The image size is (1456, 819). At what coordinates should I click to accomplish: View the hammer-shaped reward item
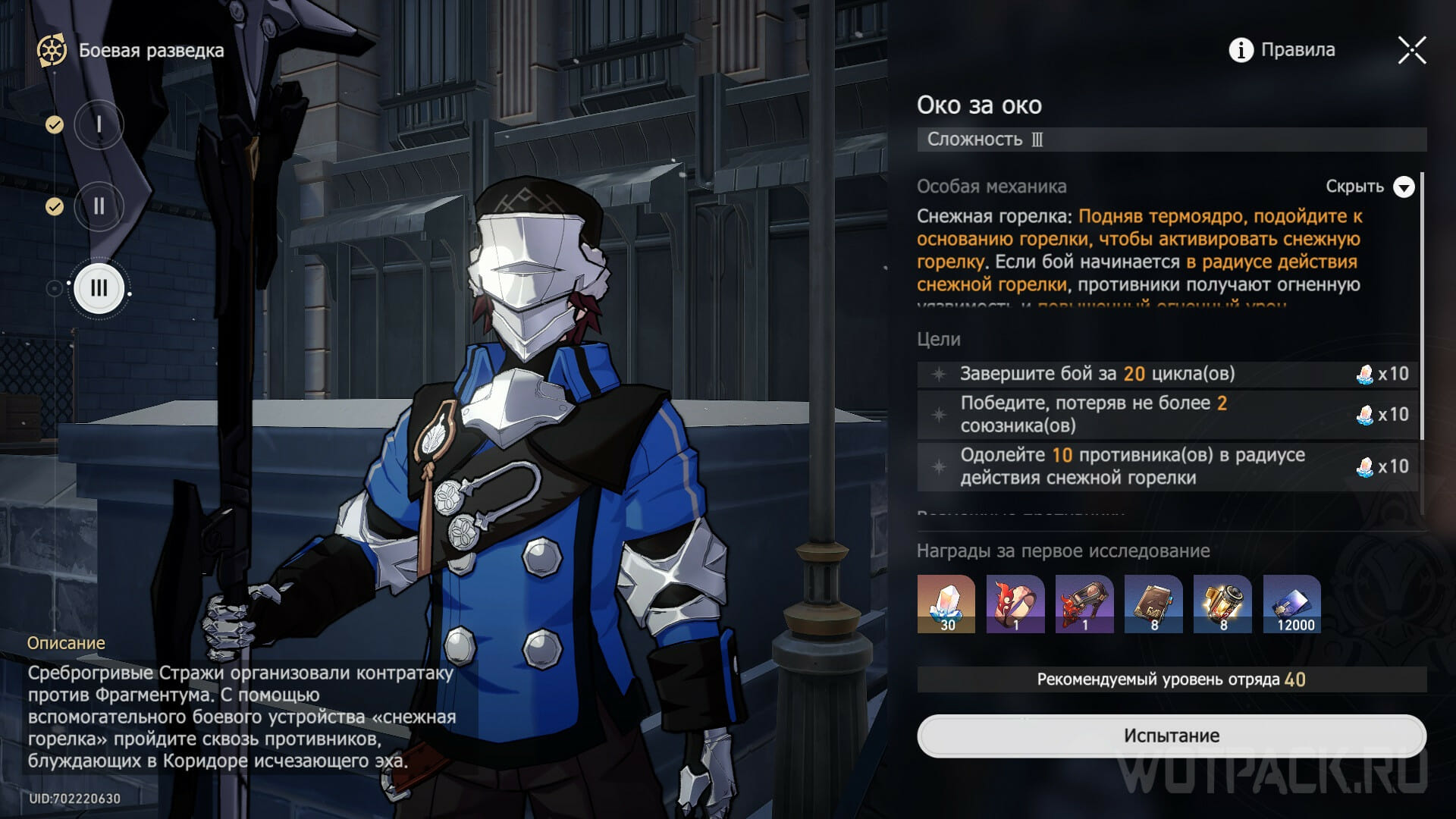[1084, 604]
